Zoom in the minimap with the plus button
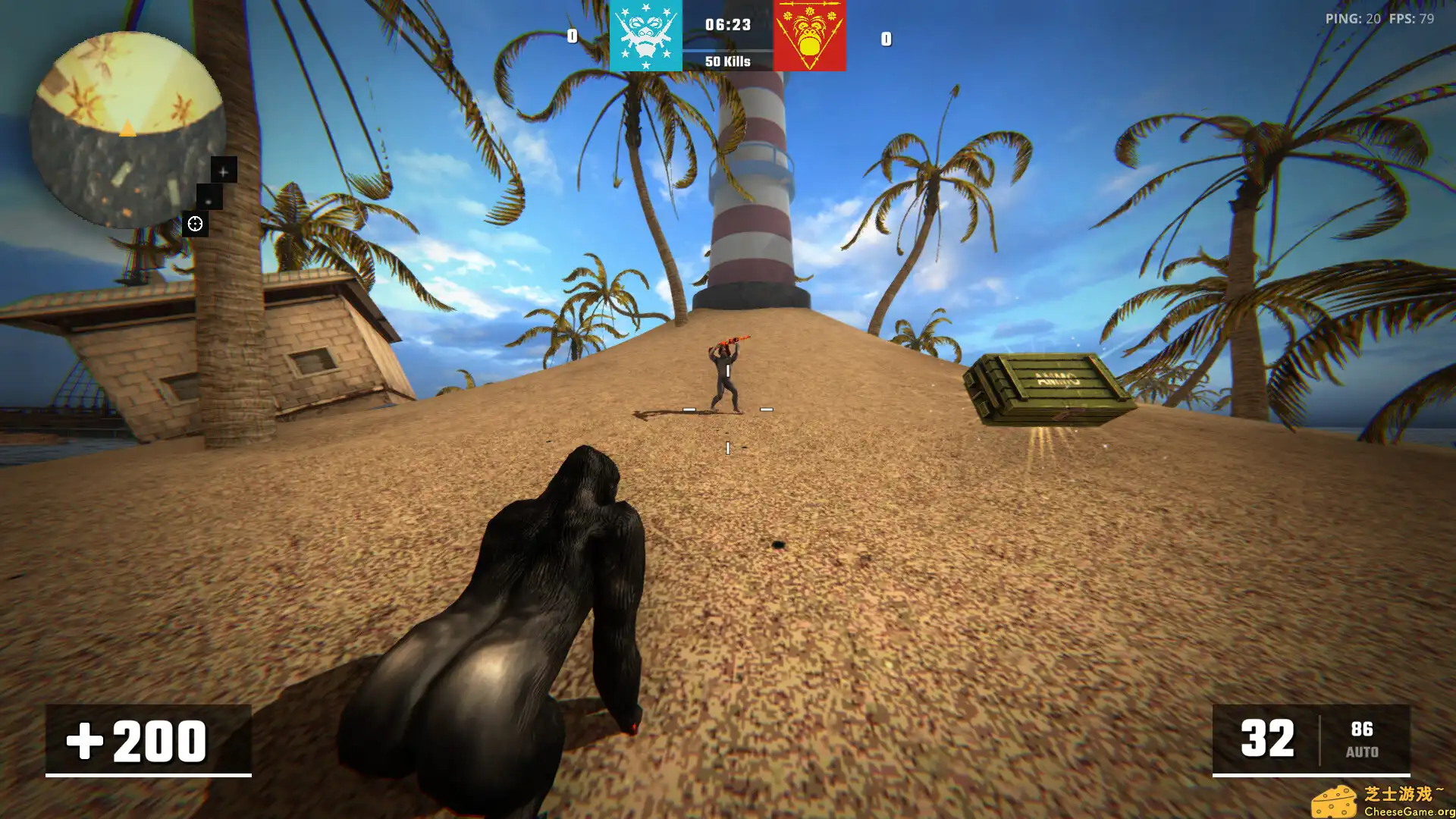 pyautogui.click(x=223, y=171)
